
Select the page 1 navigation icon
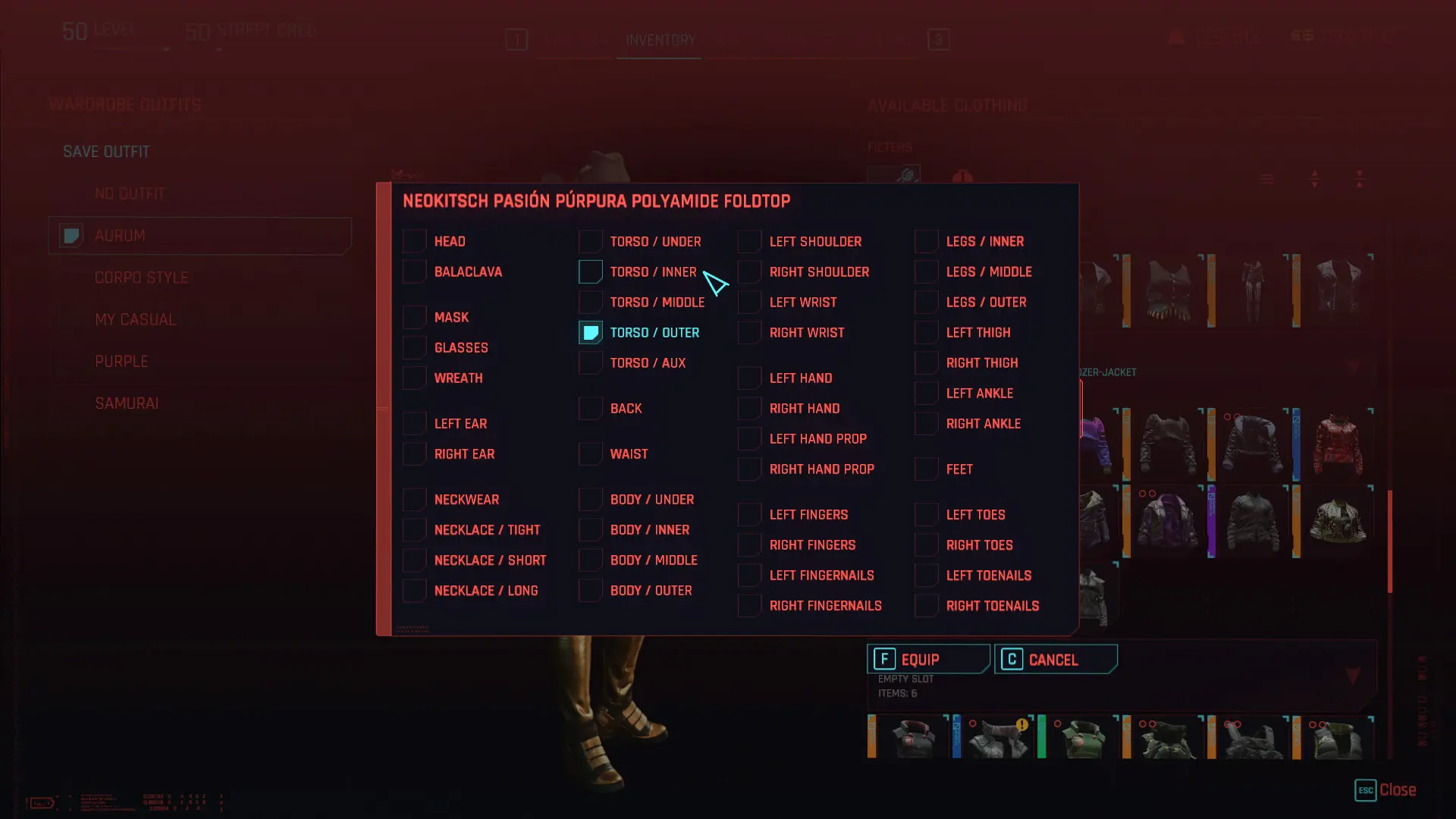tap(518, 40)
